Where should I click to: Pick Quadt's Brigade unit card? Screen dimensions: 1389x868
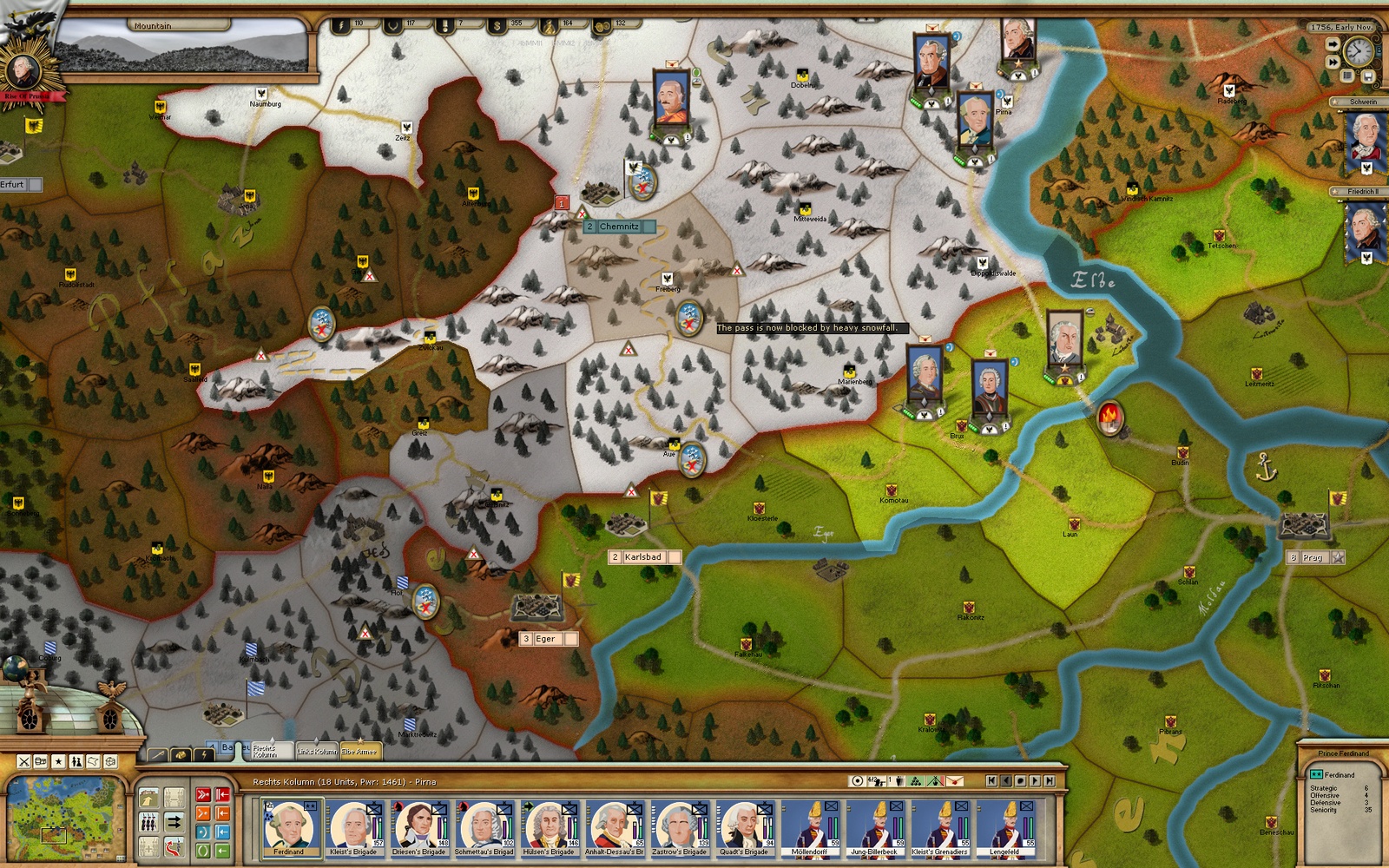(x=744, y=826)
